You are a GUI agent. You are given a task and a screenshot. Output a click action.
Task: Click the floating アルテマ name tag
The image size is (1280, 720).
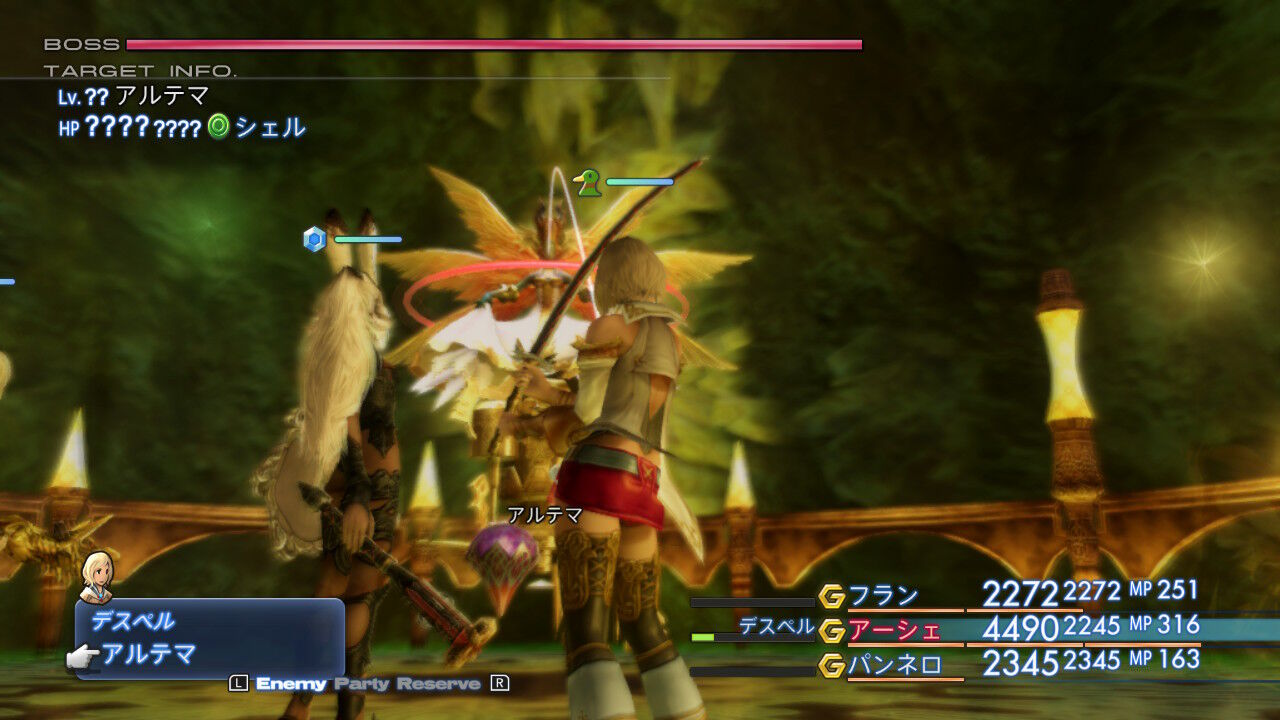(547, 513)
